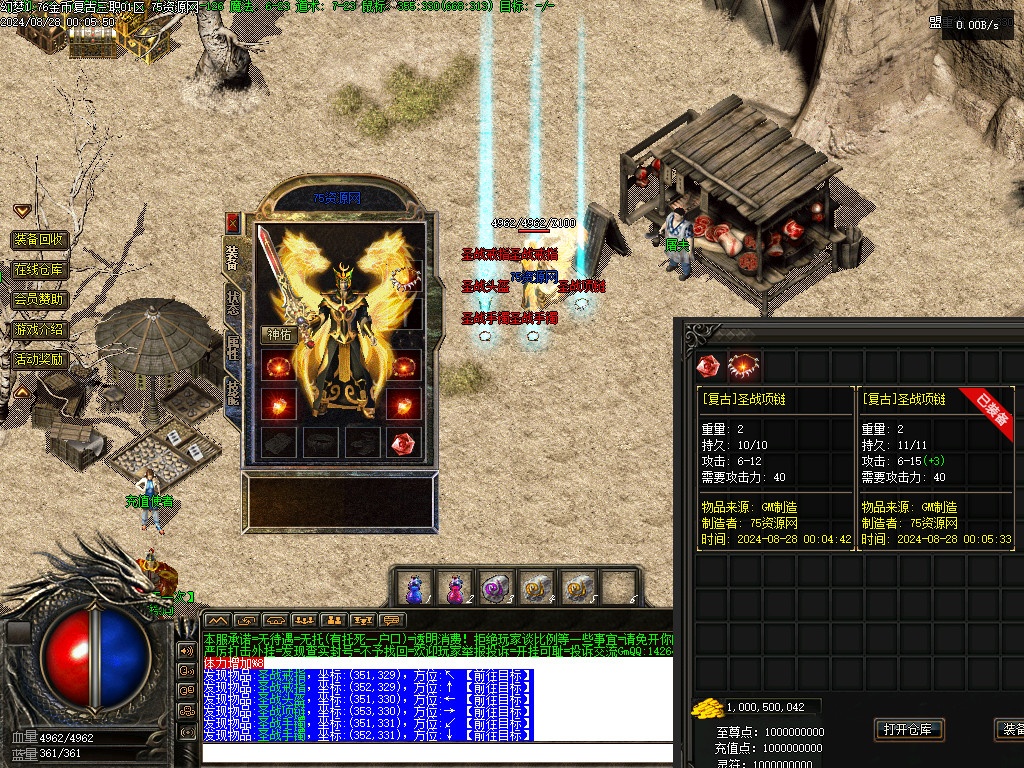Switch to the 技能 skills tab
The height and width of the screenshot is (768, 1024).
click(233, 392)
